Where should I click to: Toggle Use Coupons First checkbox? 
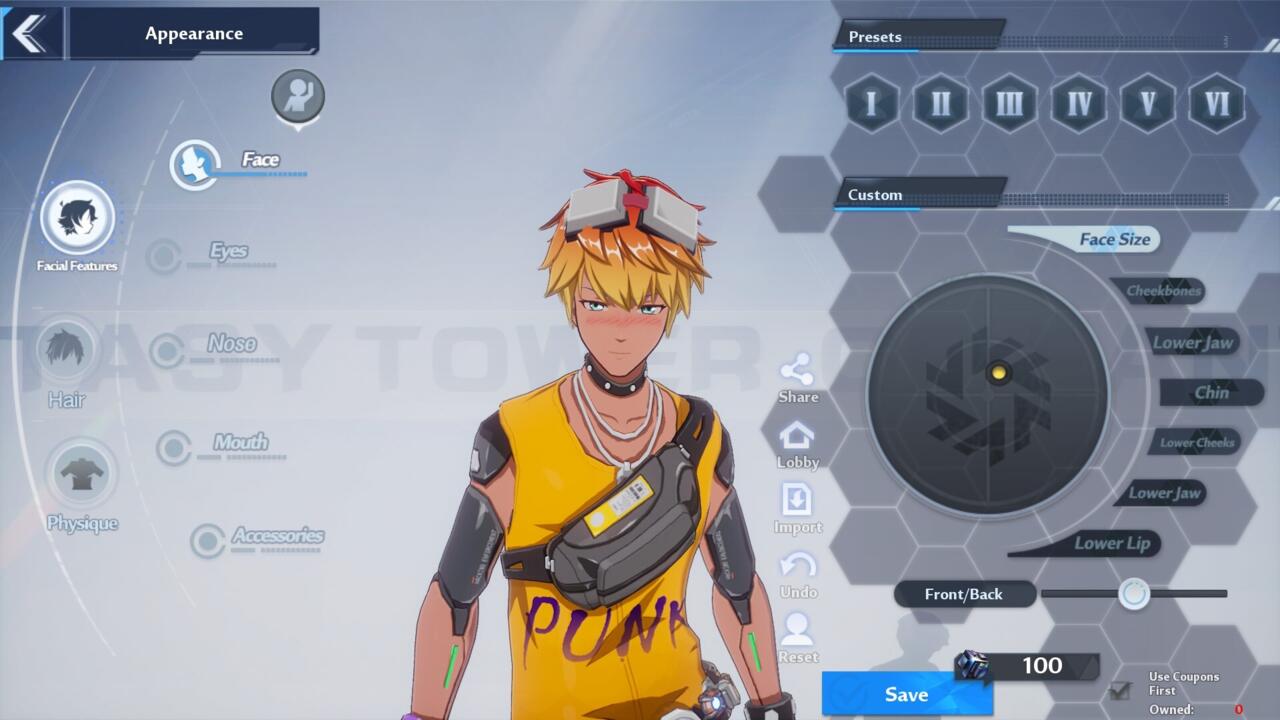[1120, 690]
